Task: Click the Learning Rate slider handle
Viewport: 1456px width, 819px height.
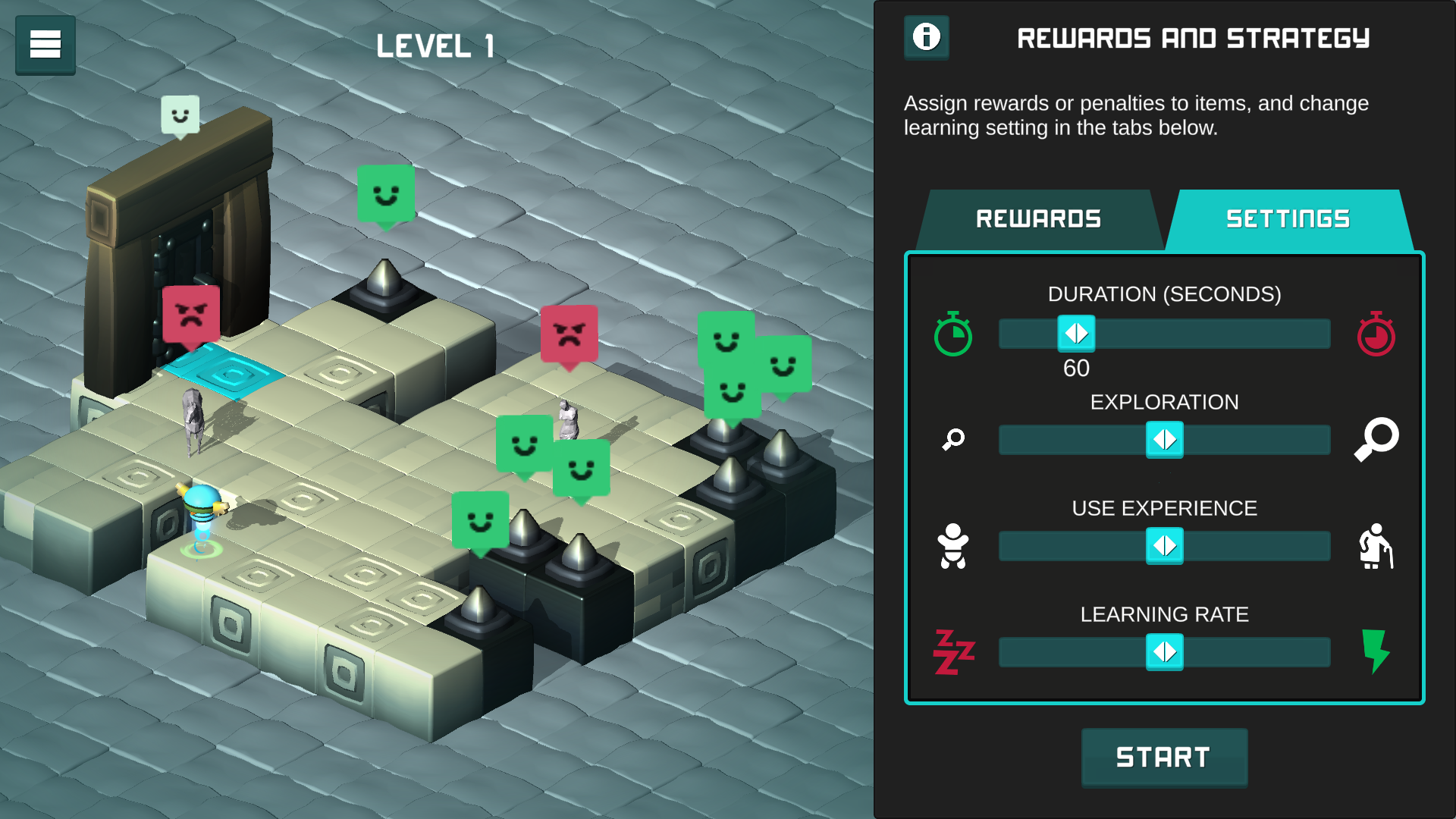Action: pyautogui.click(x=1164, y=652)
